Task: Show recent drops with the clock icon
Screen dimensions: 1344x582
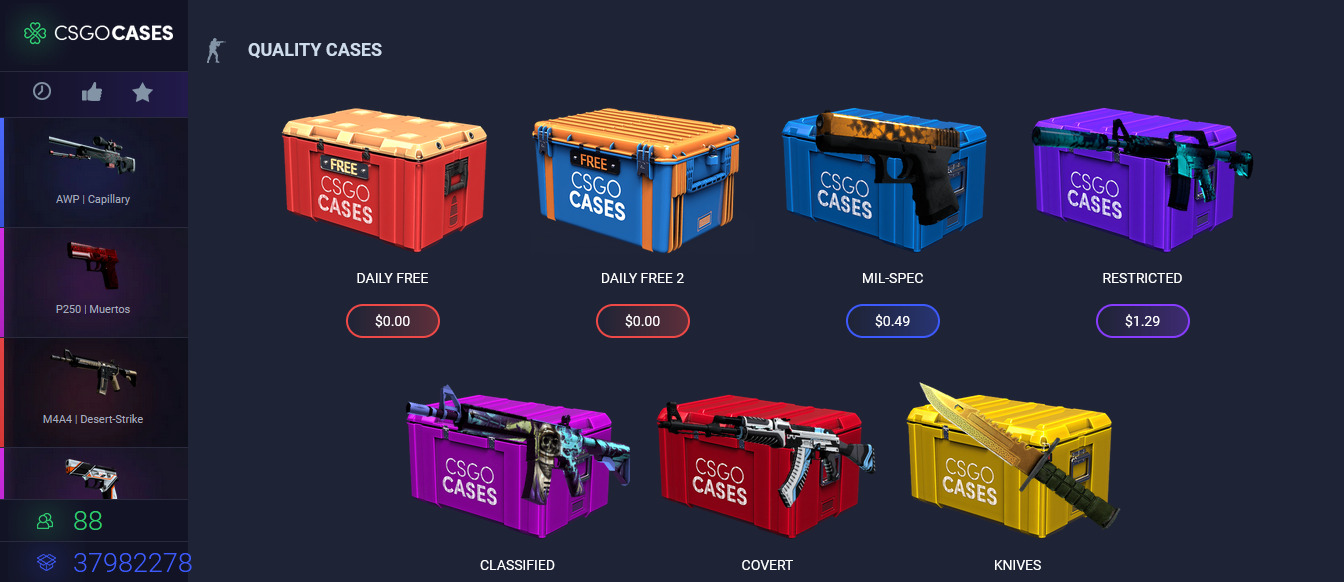Action: click(x=42, y=92)
